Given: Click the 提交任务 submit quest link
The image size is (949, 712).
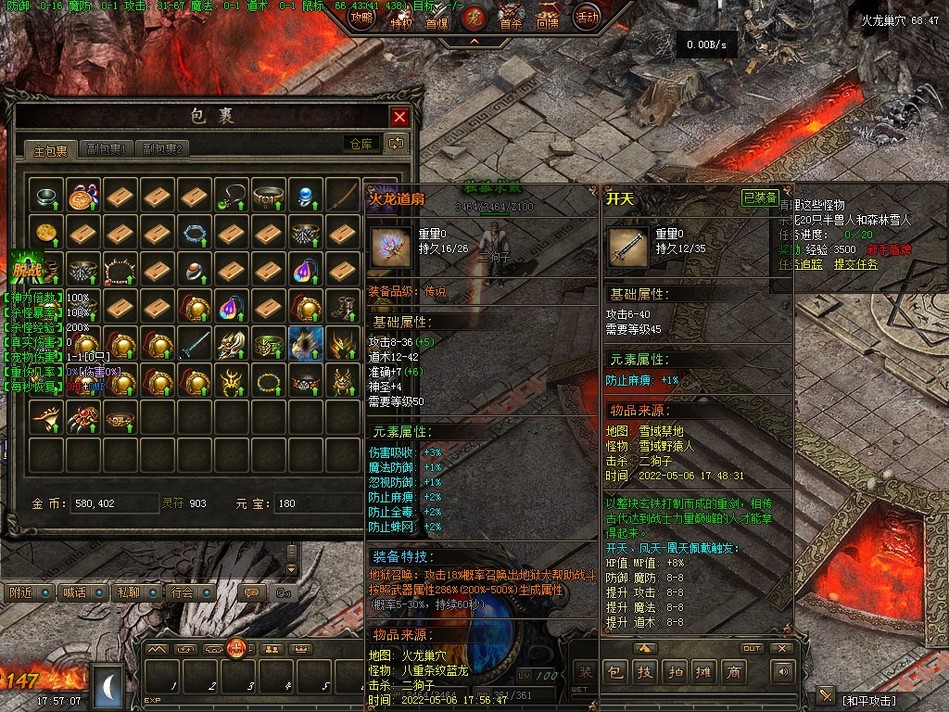Looking at the screenshot, I should pos(856,264).
